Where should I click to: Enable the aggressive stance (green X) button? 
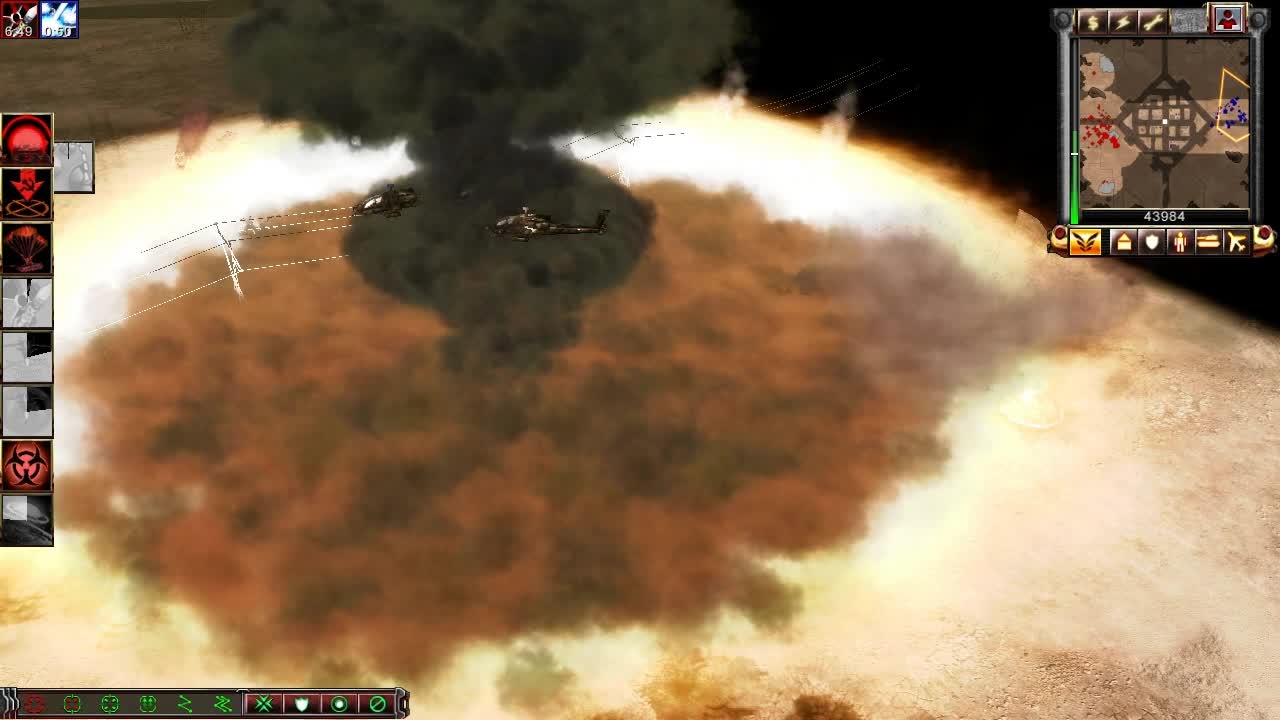[x=264, y=705]
